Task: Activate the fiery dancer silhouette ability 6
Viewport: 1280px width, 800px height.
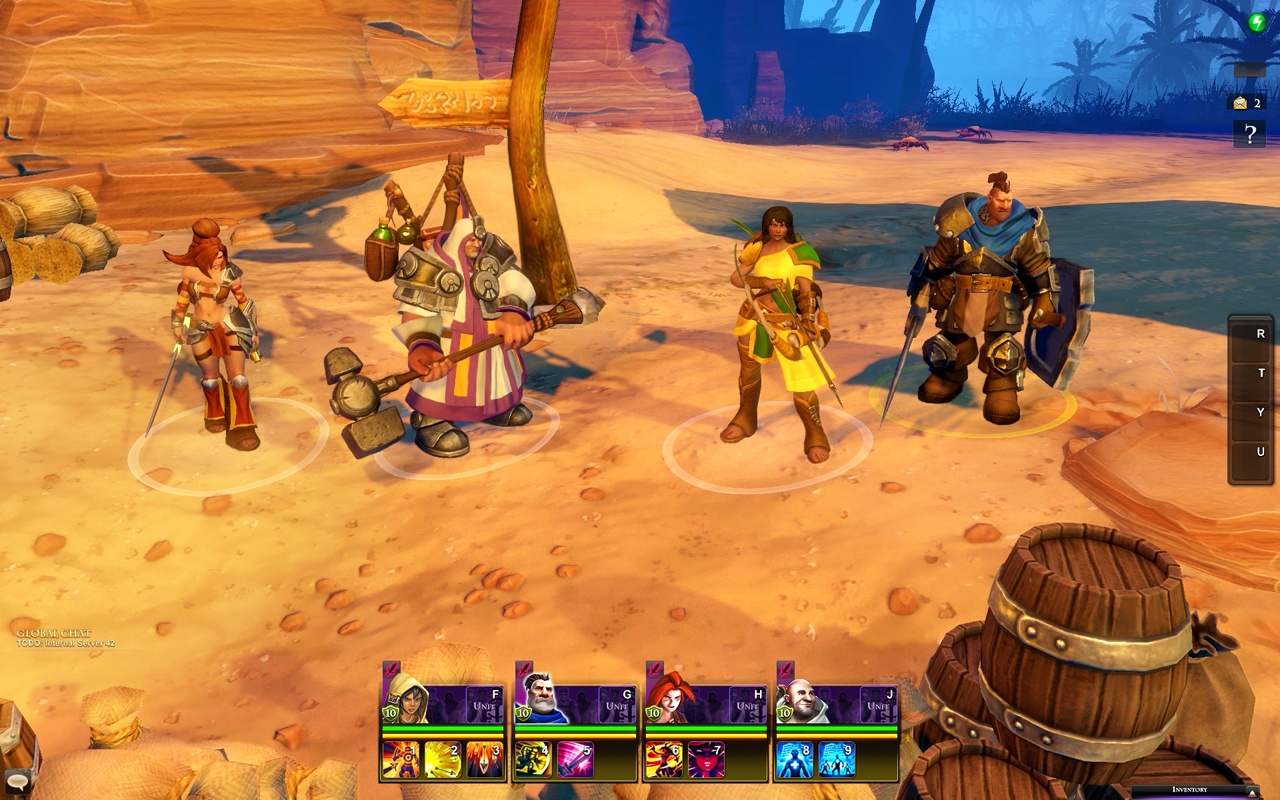Action: point(664,760)
